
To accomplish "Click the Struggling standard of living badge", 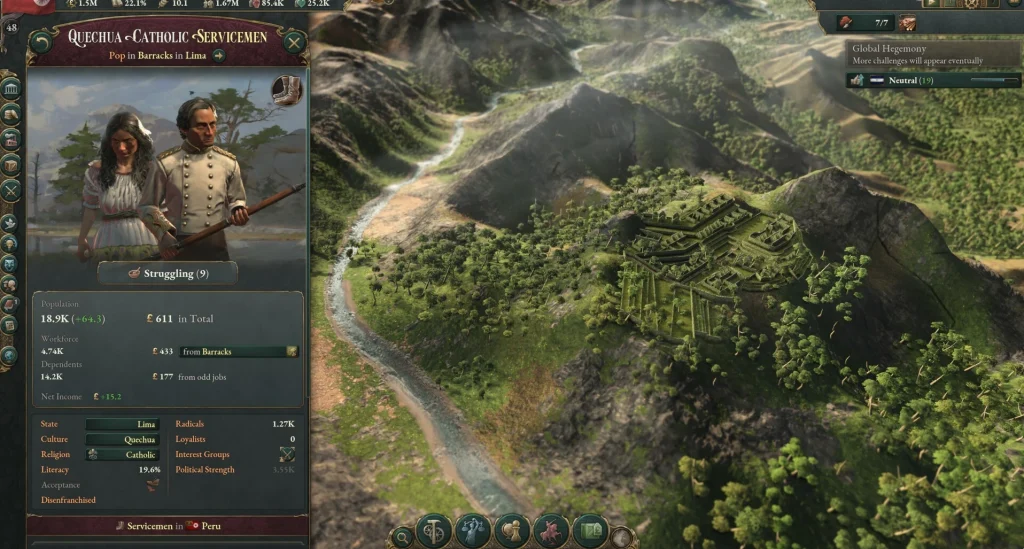I will pos(168,273).
